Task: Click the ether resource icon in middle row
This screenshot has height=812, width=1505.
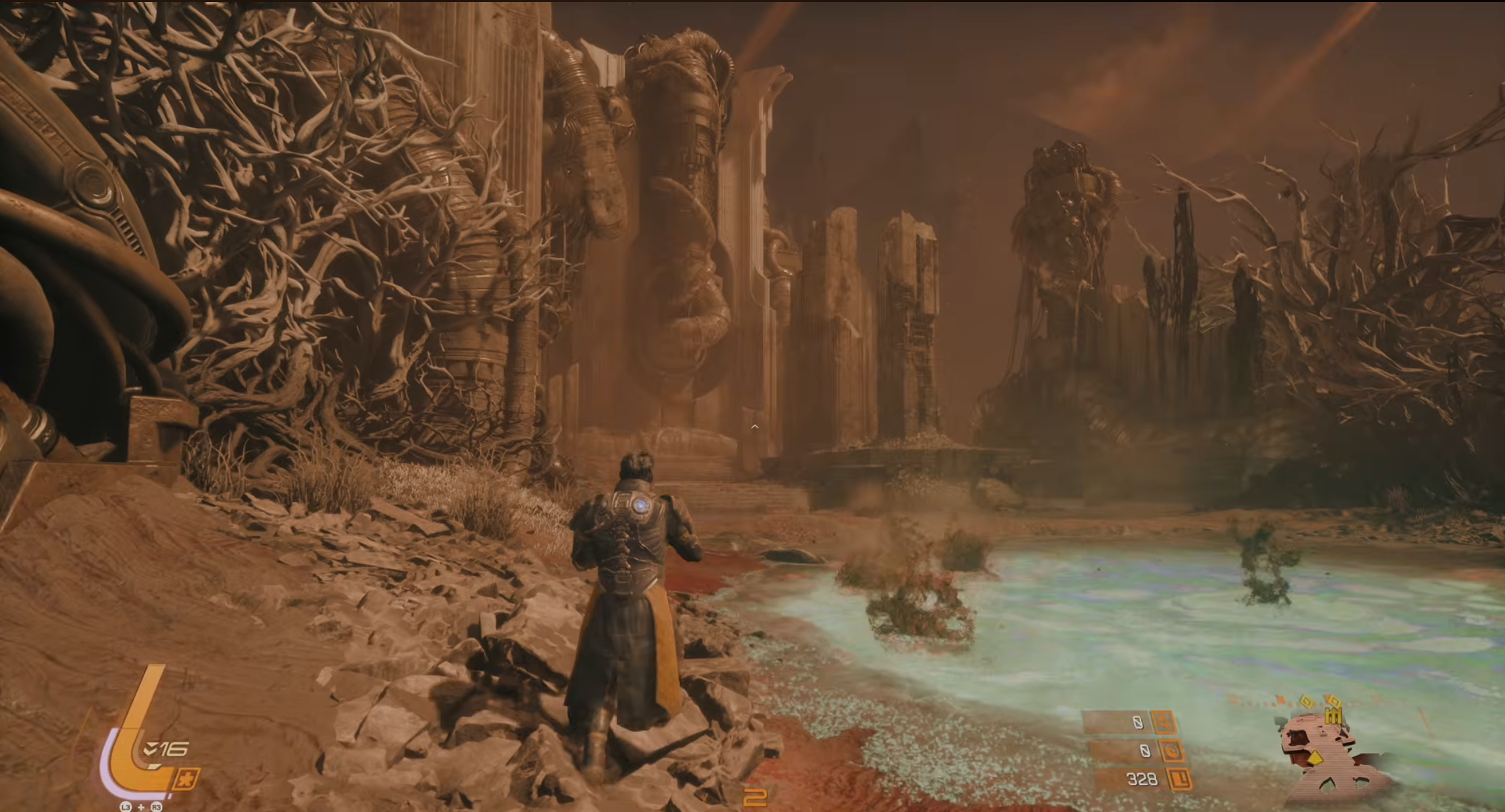Action: tap(1171, 750)
